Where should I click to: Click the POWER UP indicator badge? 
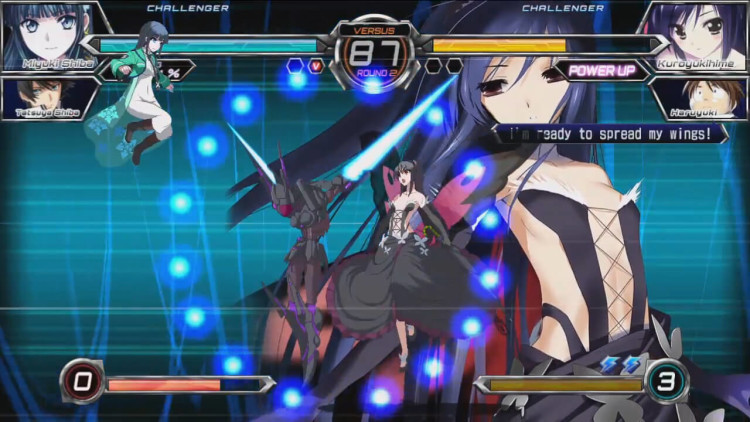602,70
